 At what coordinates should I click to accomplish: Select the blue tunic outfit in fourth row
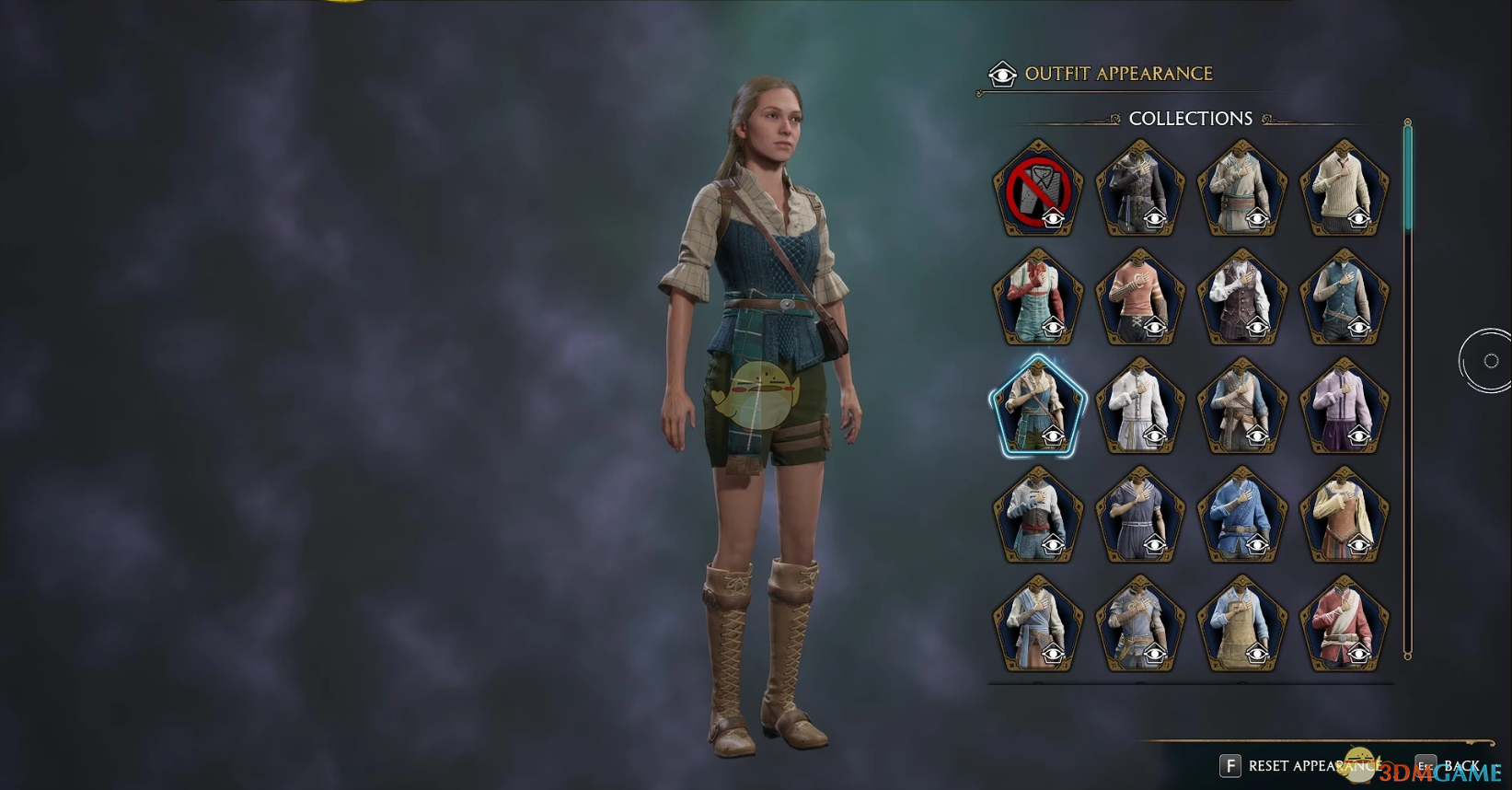(1242, 514)
